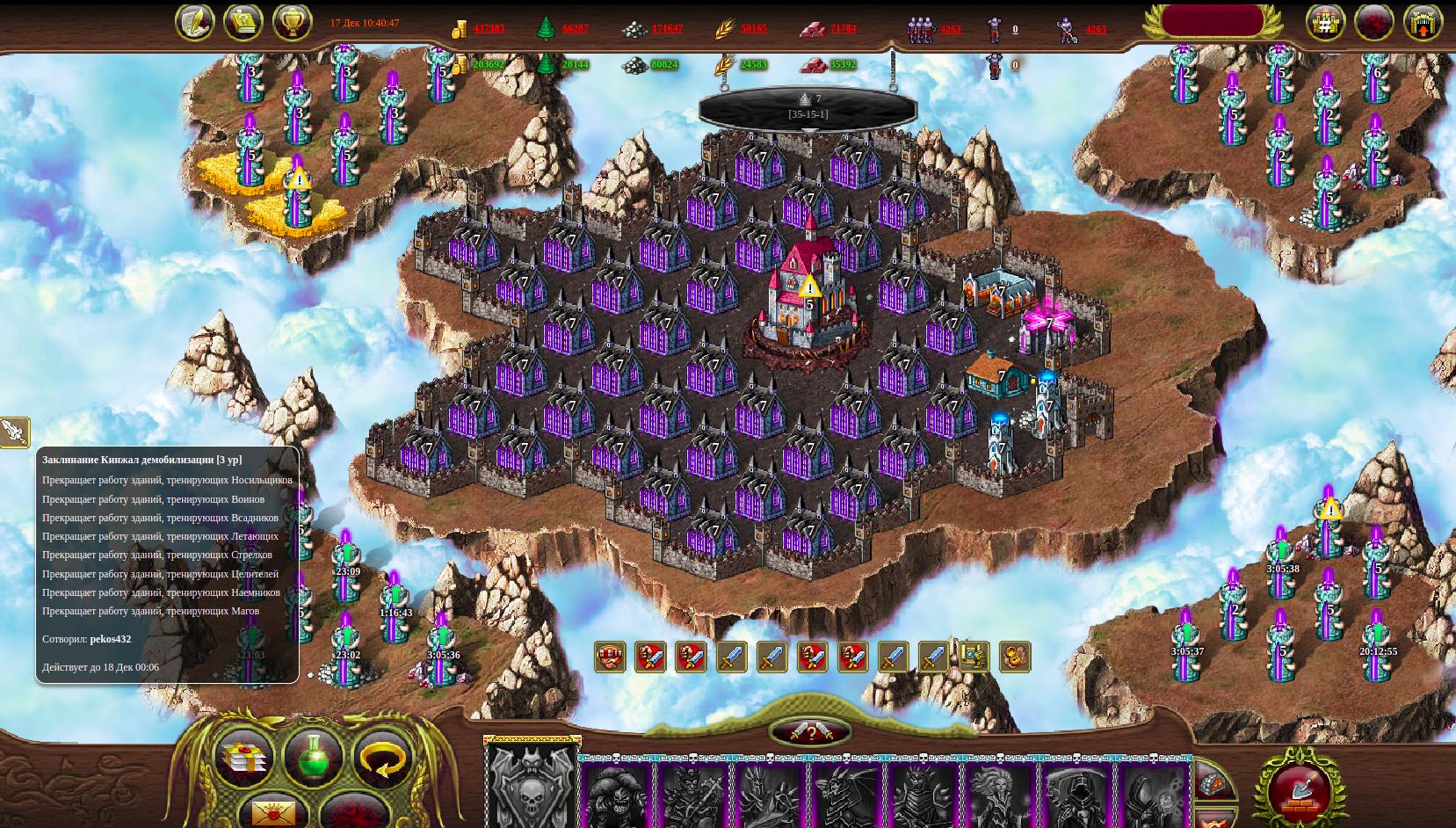
Task: Open the gift box stack button
Action: [x=243, y=758]
